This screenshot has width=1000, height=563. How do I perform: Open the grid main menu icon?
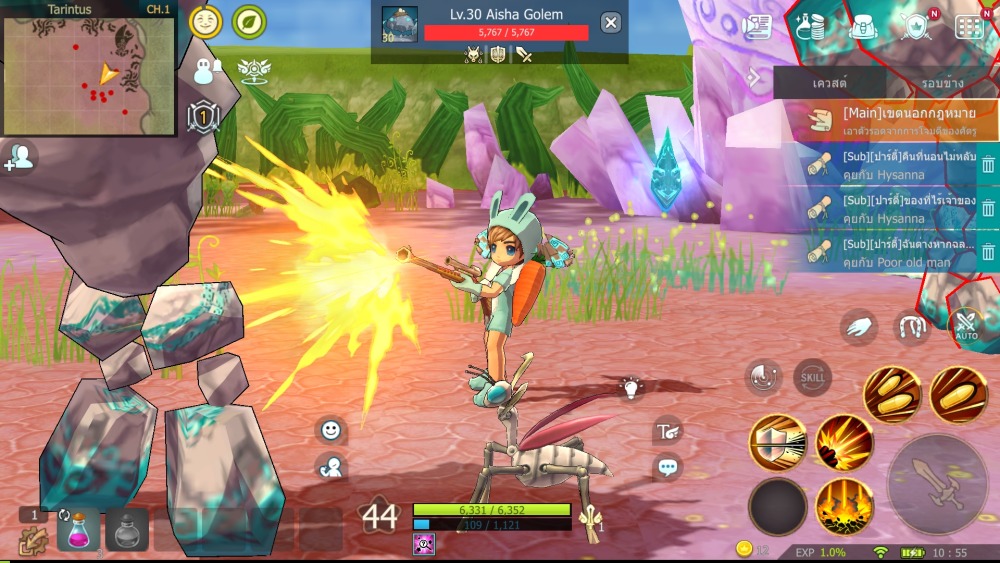point(968,27)
